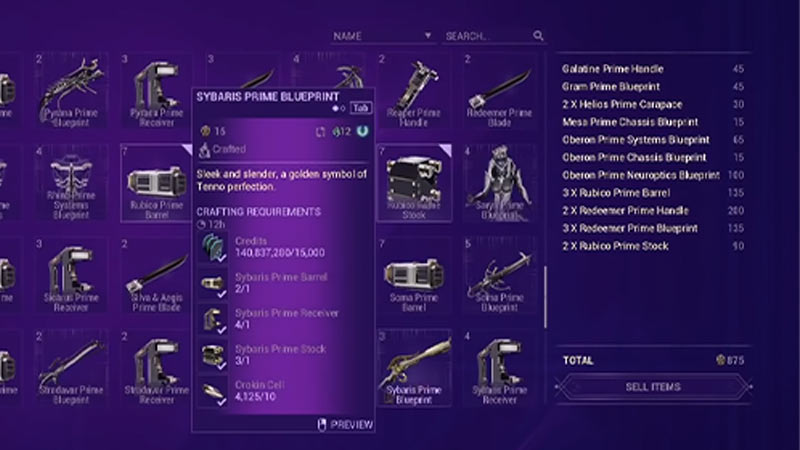Viewport: 800px width, 450px height.
Task: Select the Sybaris Prime Blueprint tile
Action: (415, 370)
